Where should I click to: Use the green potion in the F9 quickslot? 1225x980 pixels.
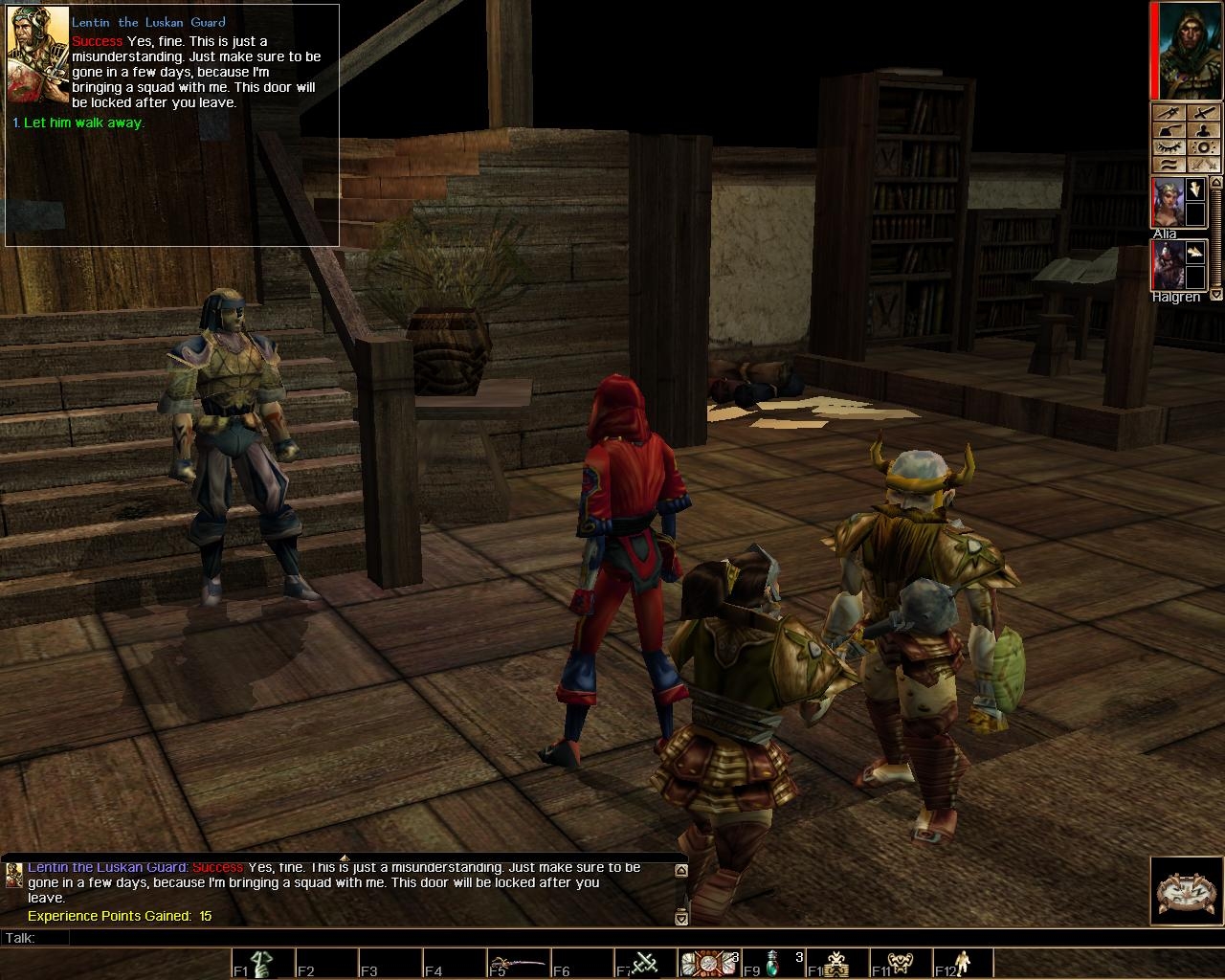point(772,963)
